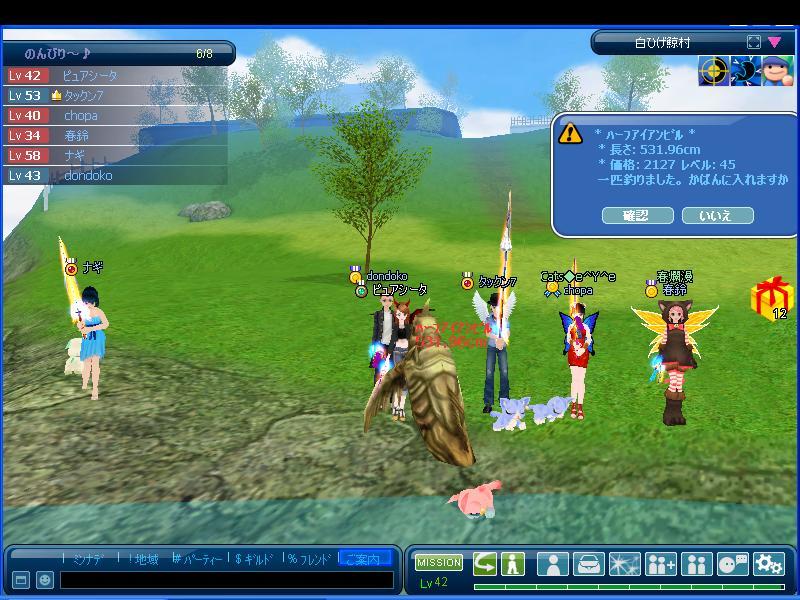Switch chat to the 地域 channel
The height and width of the screenshot is (600, 800).
[x=144, y=558]
